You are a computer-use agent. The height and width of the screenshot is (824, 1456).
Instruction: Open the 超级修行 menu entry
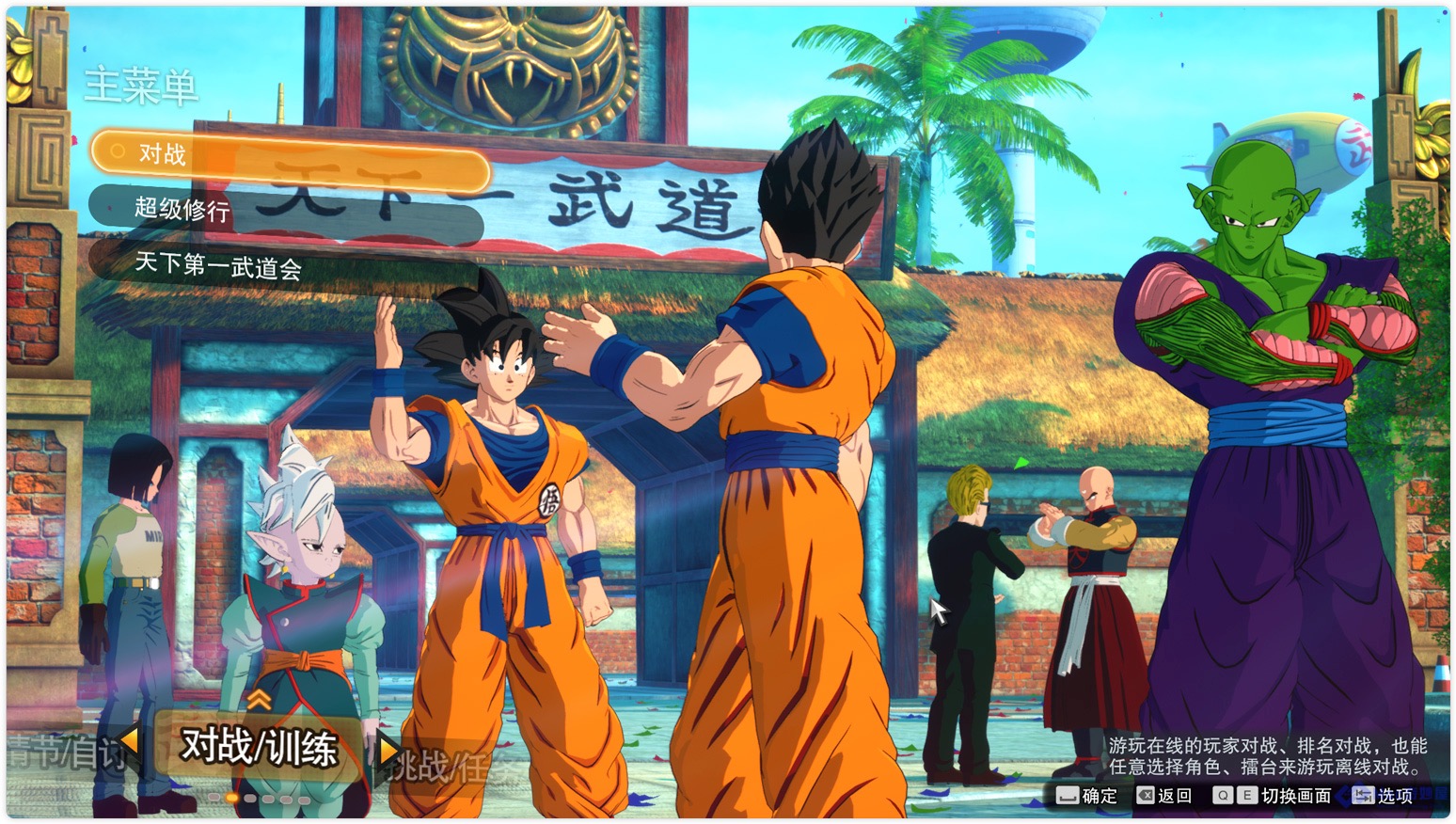point(282,210)
